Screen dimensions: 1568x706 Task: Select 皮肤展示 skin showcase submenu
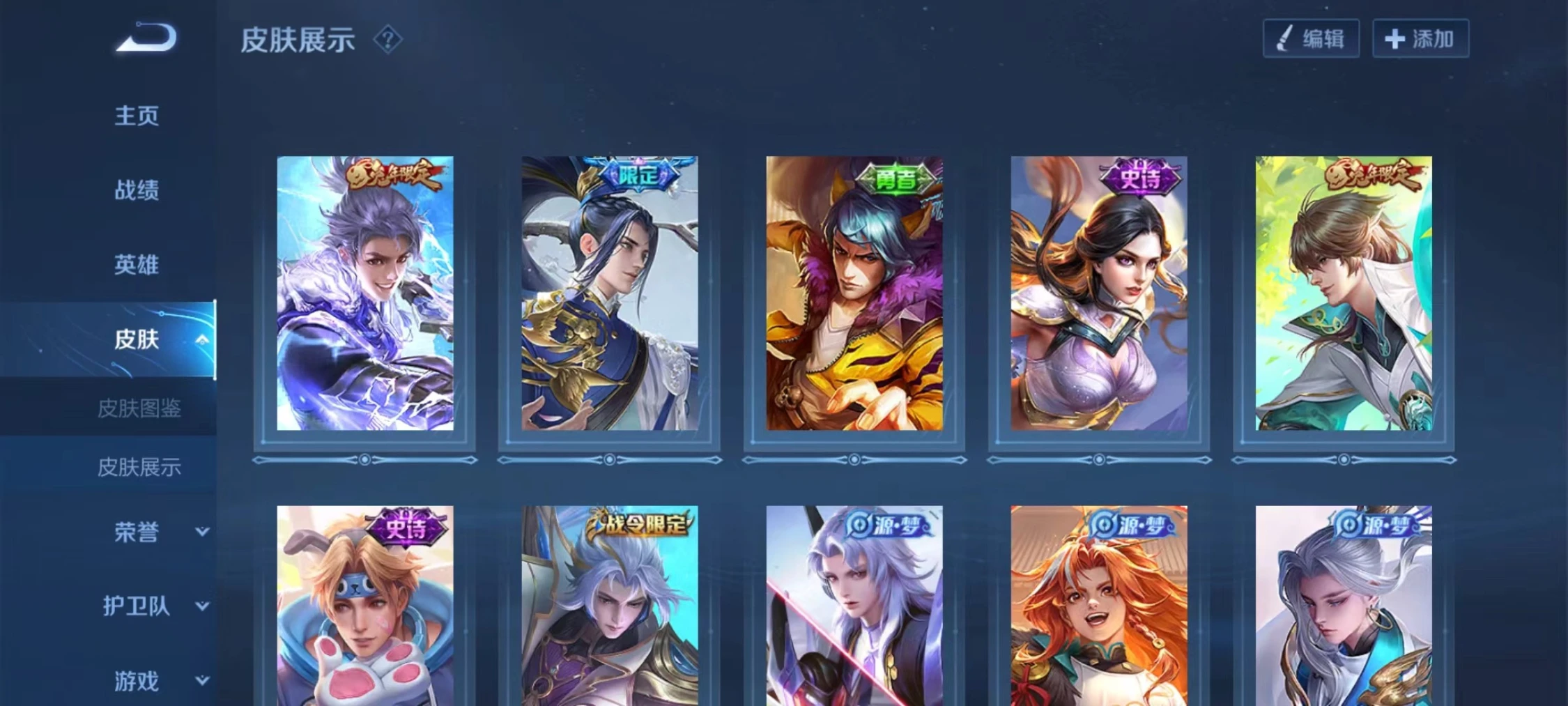139,467
